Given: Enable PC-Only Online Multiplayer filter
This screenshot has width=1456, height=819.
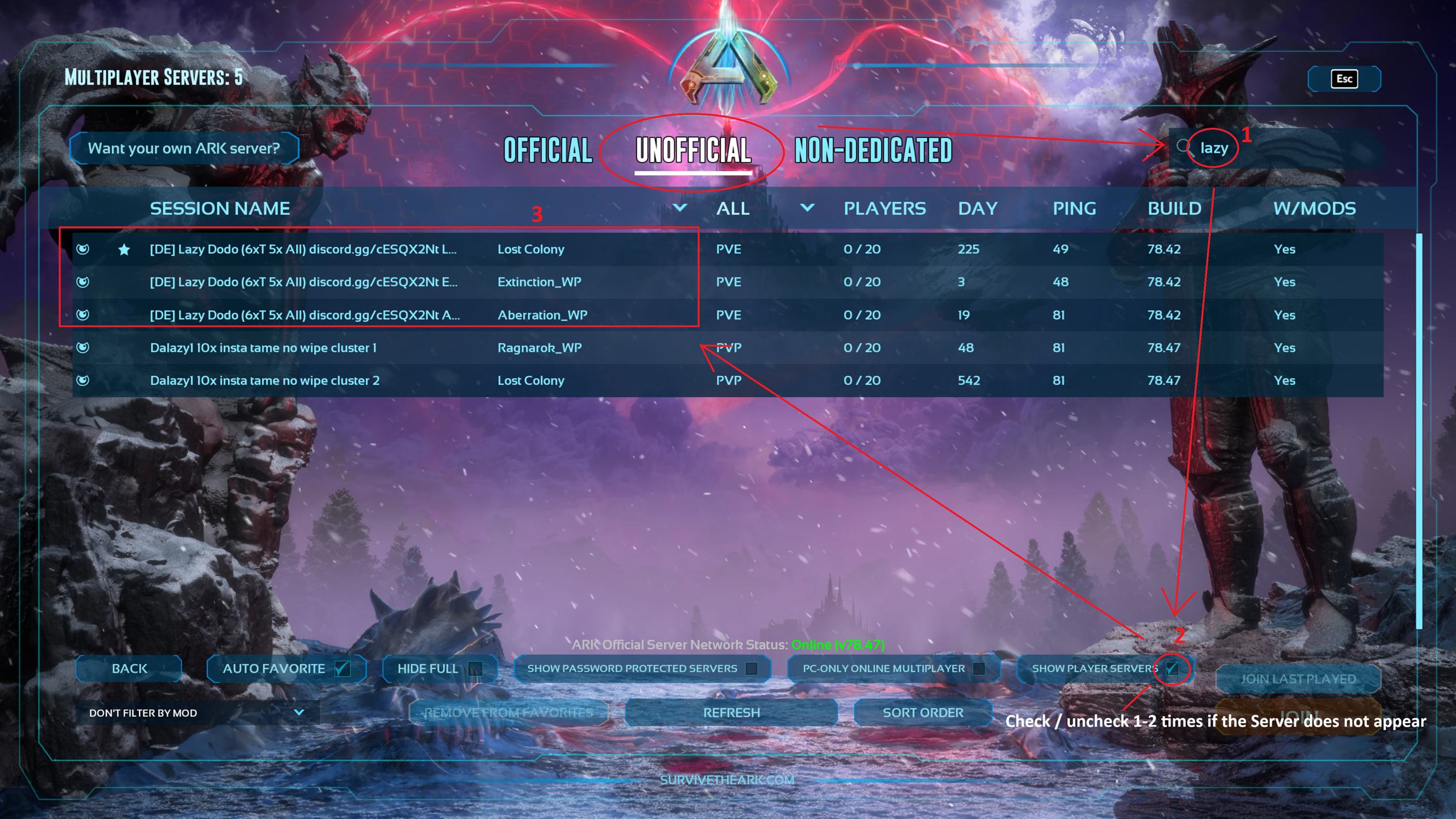Looking at the screenshot, I should point(979,668).
